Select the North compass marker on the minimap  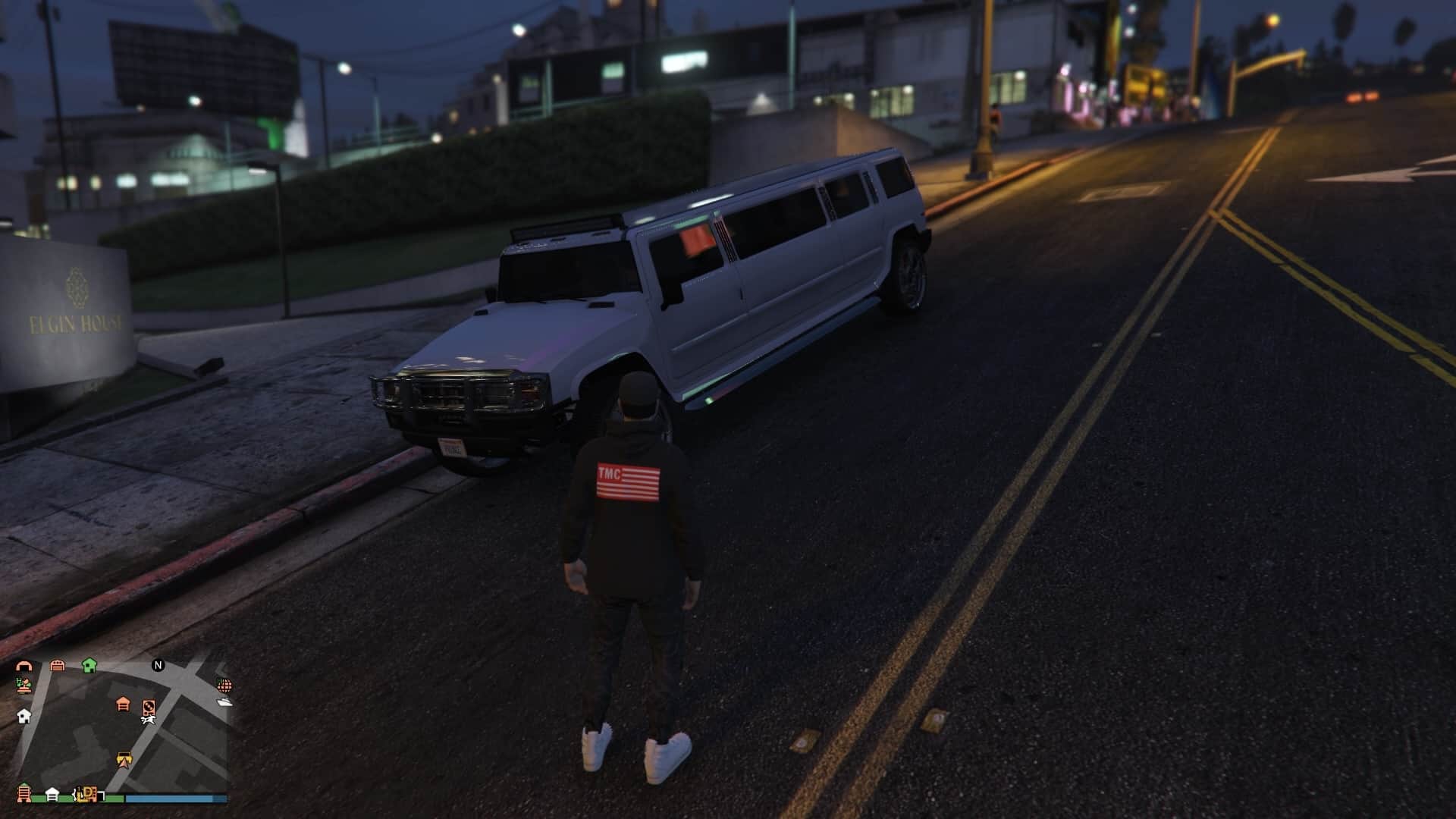(158, 665)
